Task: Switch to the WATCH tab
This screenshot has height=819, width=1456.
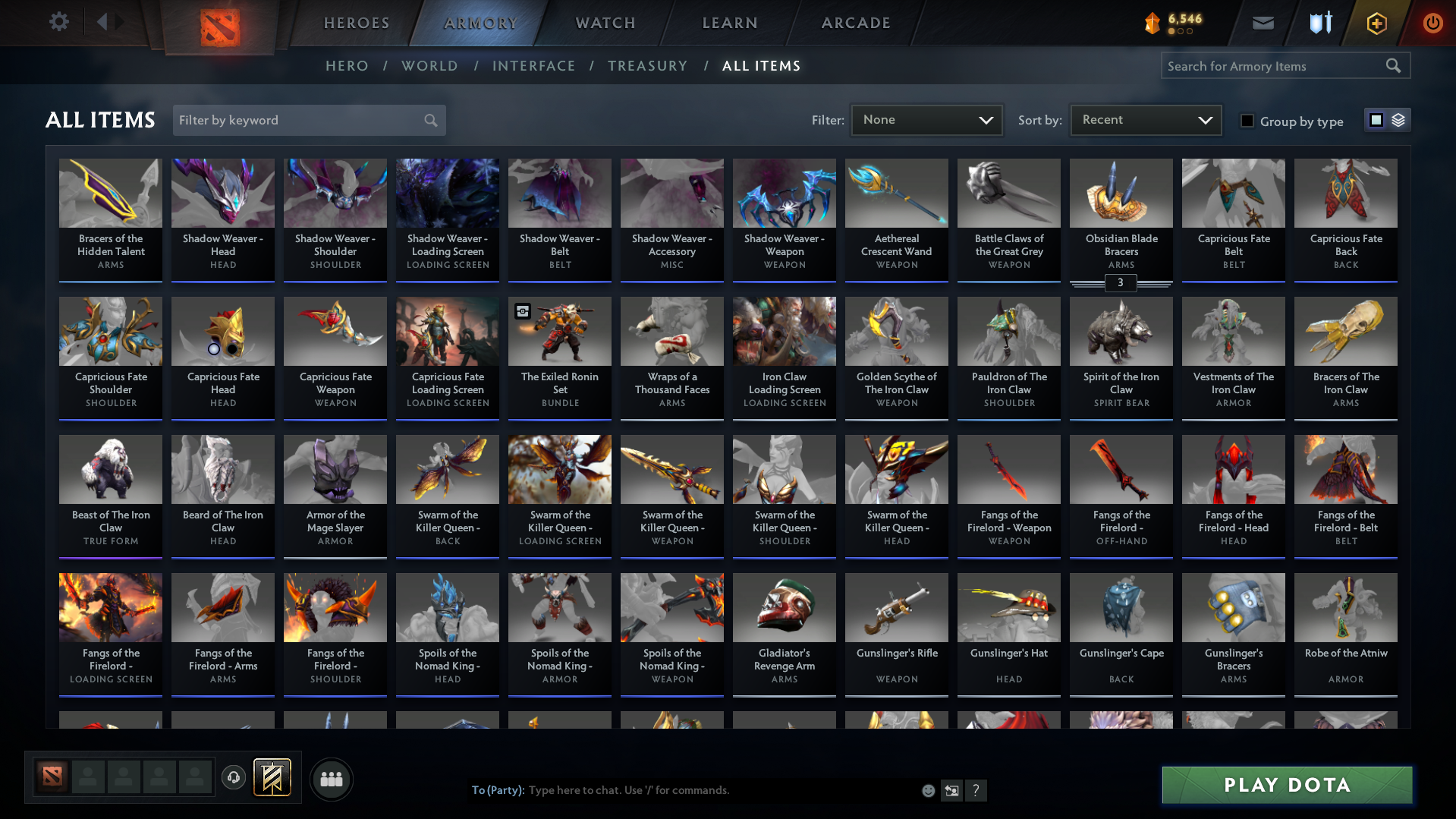Action: pyautogui.click(x=605, y=23)
